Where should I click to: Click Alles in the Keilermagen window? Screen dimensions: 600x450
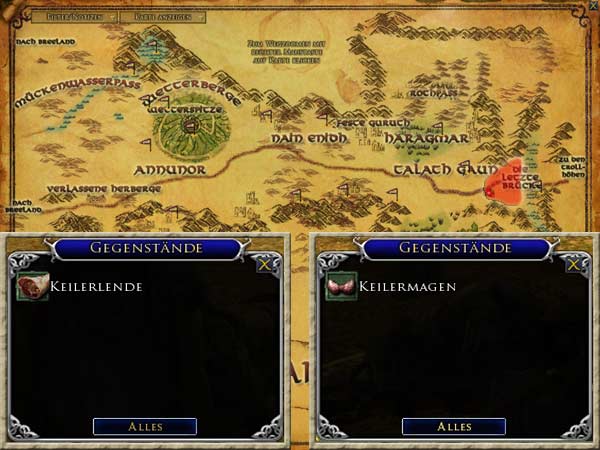[x=453, y=427]
